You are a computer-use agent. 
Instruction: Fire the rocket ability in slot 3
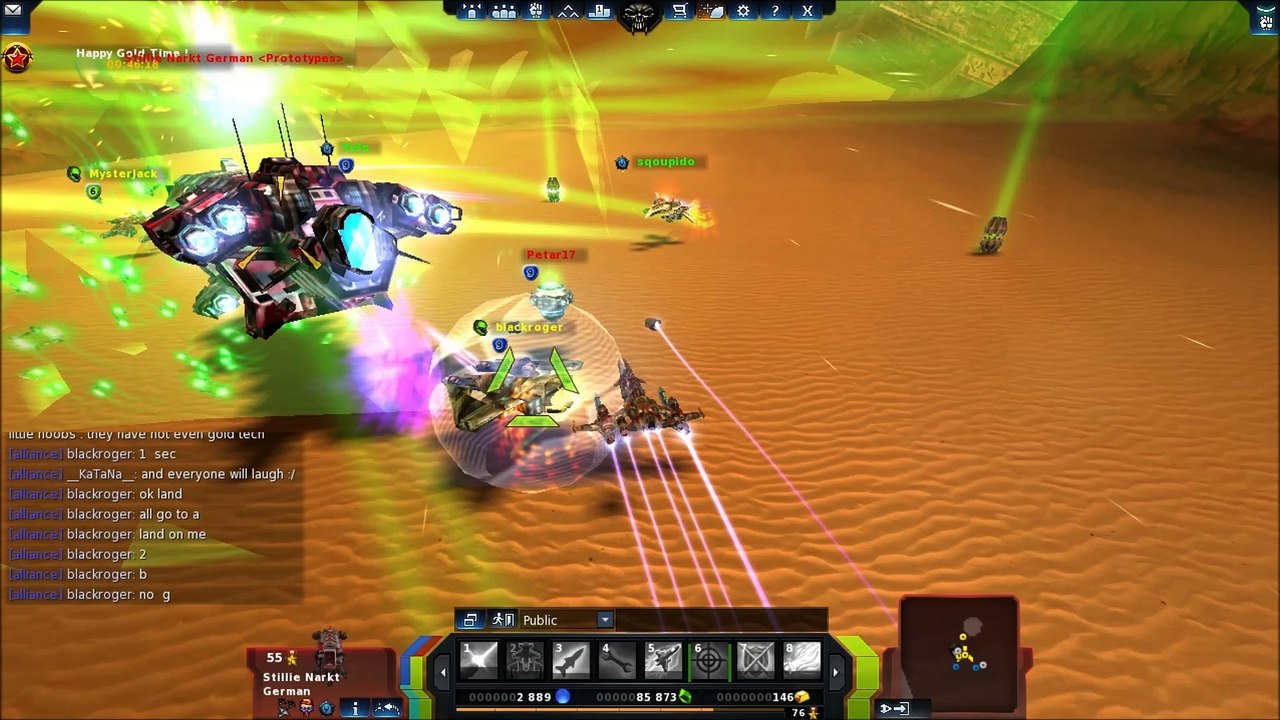click(571, 660)
